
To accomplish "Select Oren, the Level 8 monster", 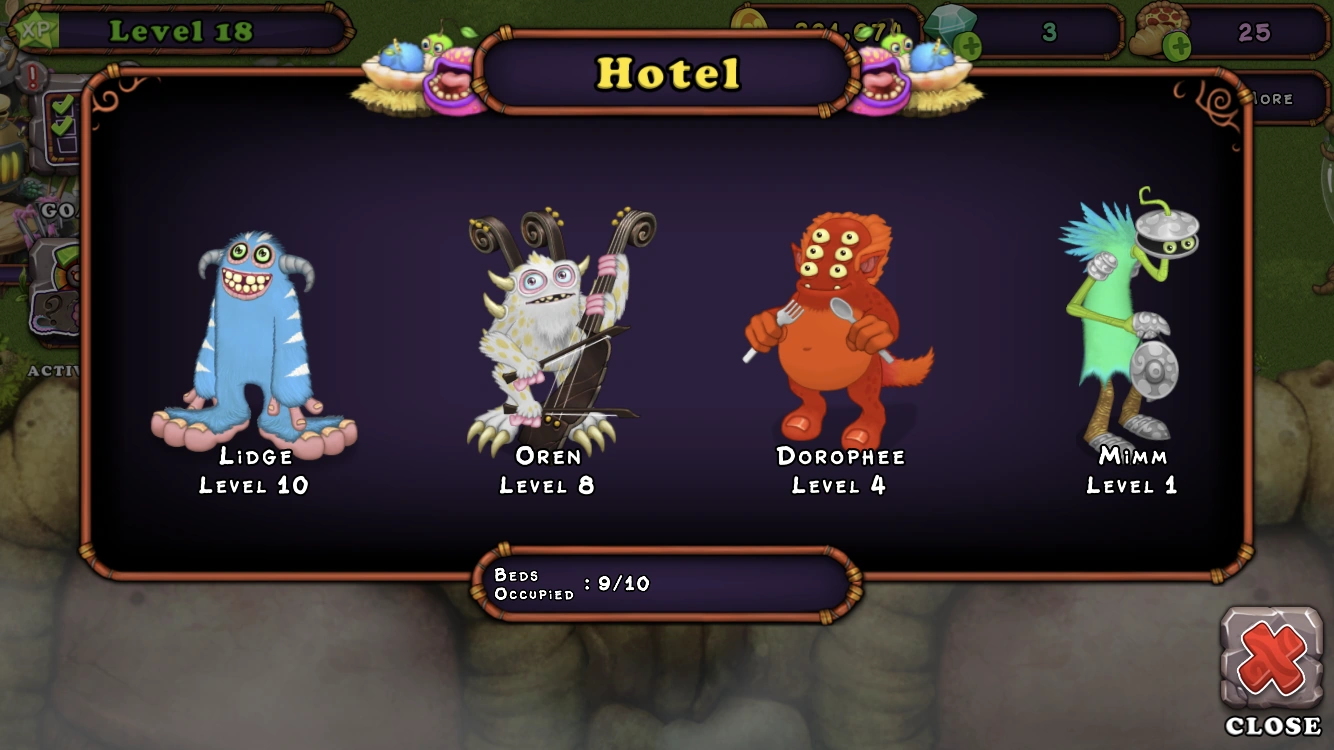I will pos(549,330).
